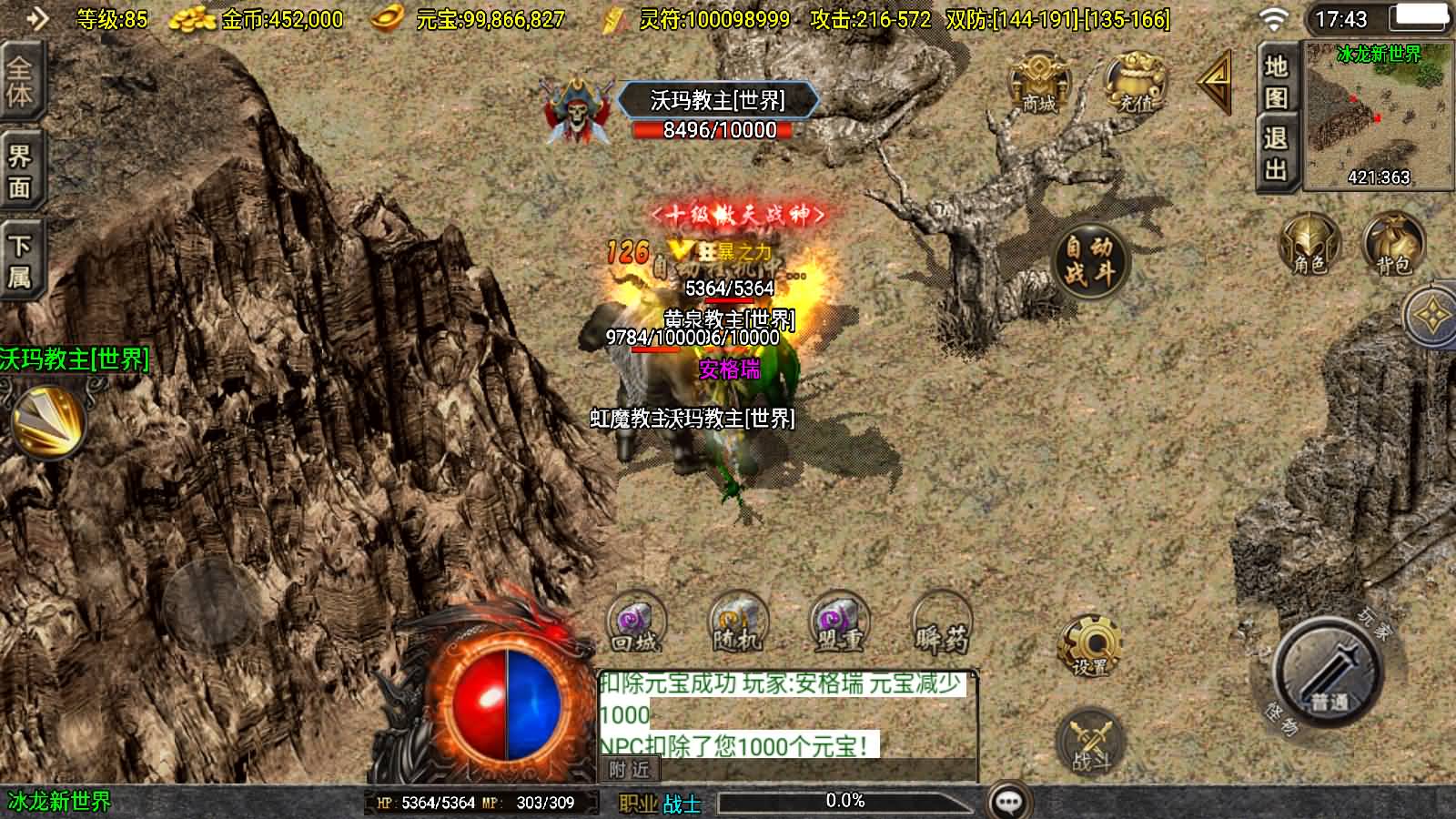Open the 背包 backpack
Image resolution: width=1456 pixels, height=819 pixels.
pyautogui.click(x=1392, y=244)
